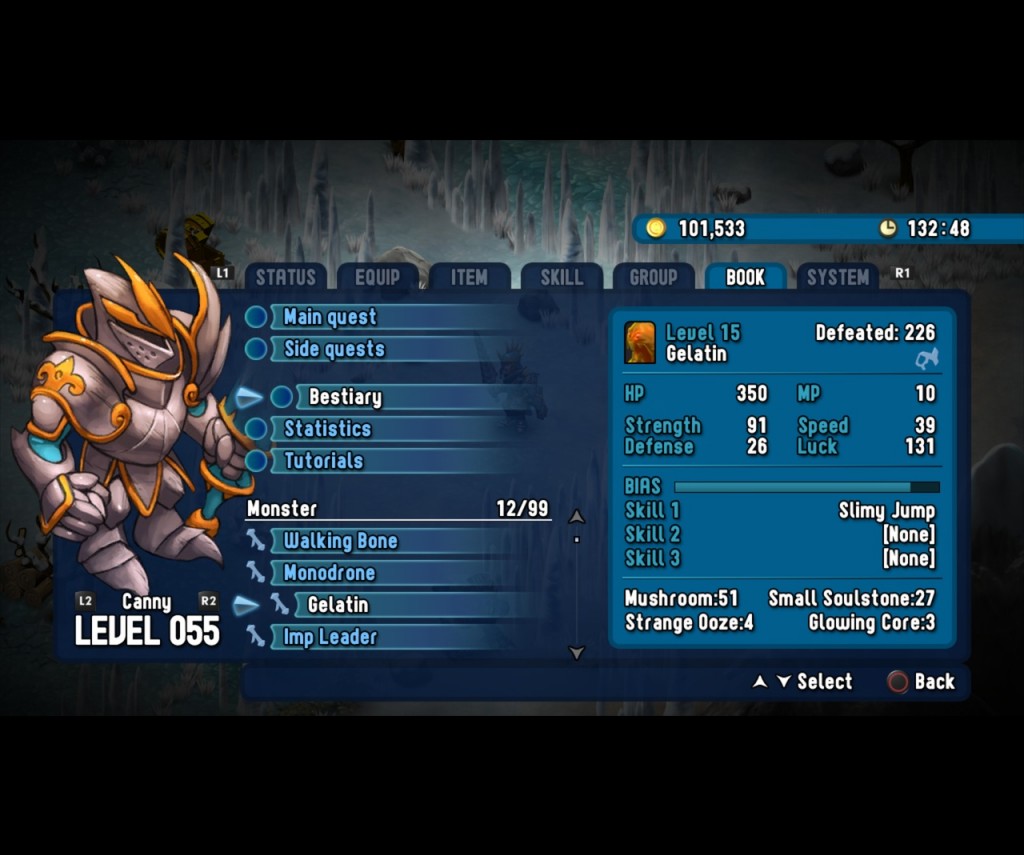Select the ITEM tab
The image size is (1024, 855).
point(469,278)
